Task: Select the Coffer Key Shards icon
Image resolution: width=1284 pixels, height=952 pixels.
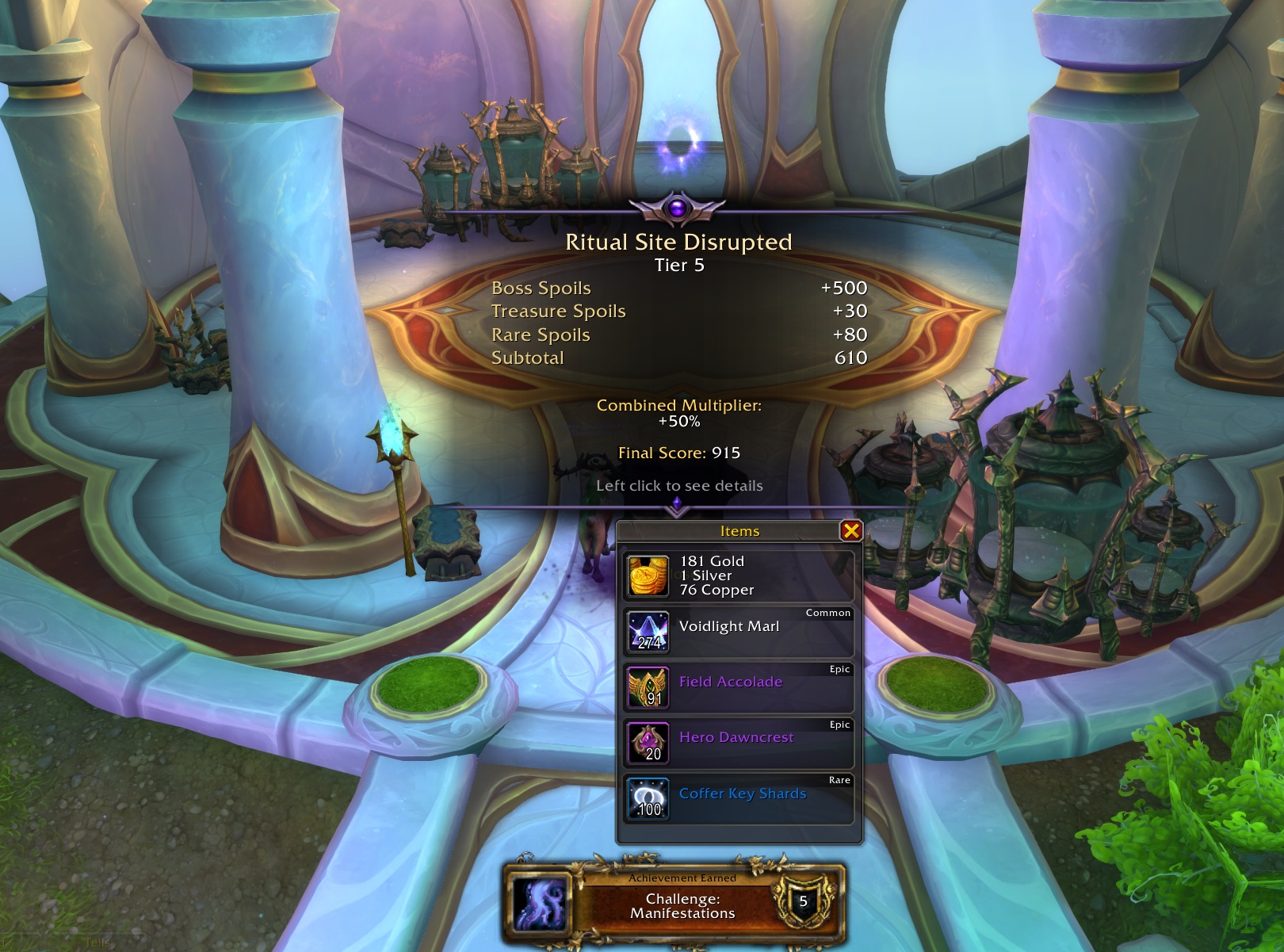Action: coord(648,797)
